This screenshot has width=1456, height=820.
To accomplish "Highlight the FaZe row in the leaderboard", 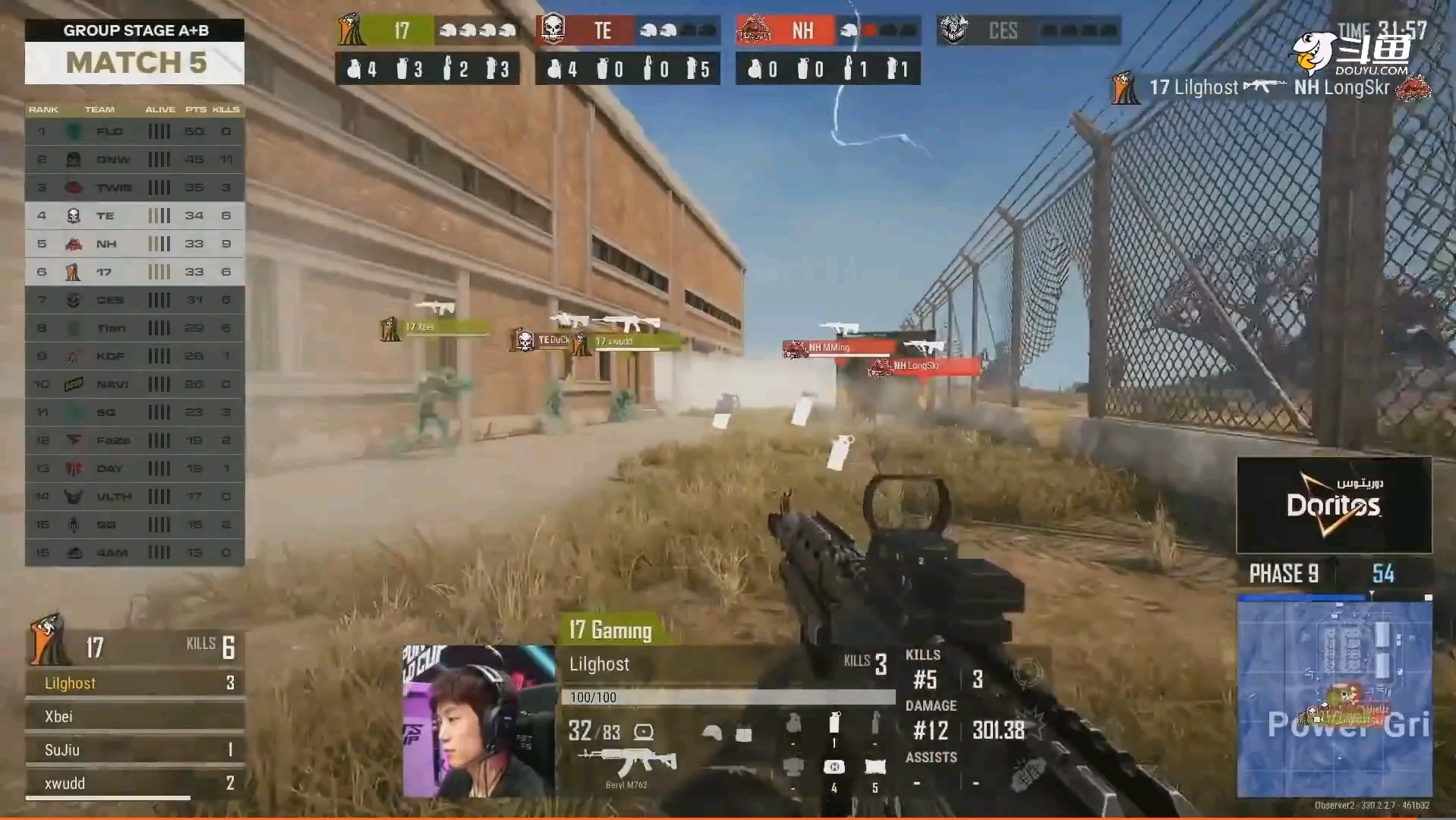I will [x=134, y=440].
